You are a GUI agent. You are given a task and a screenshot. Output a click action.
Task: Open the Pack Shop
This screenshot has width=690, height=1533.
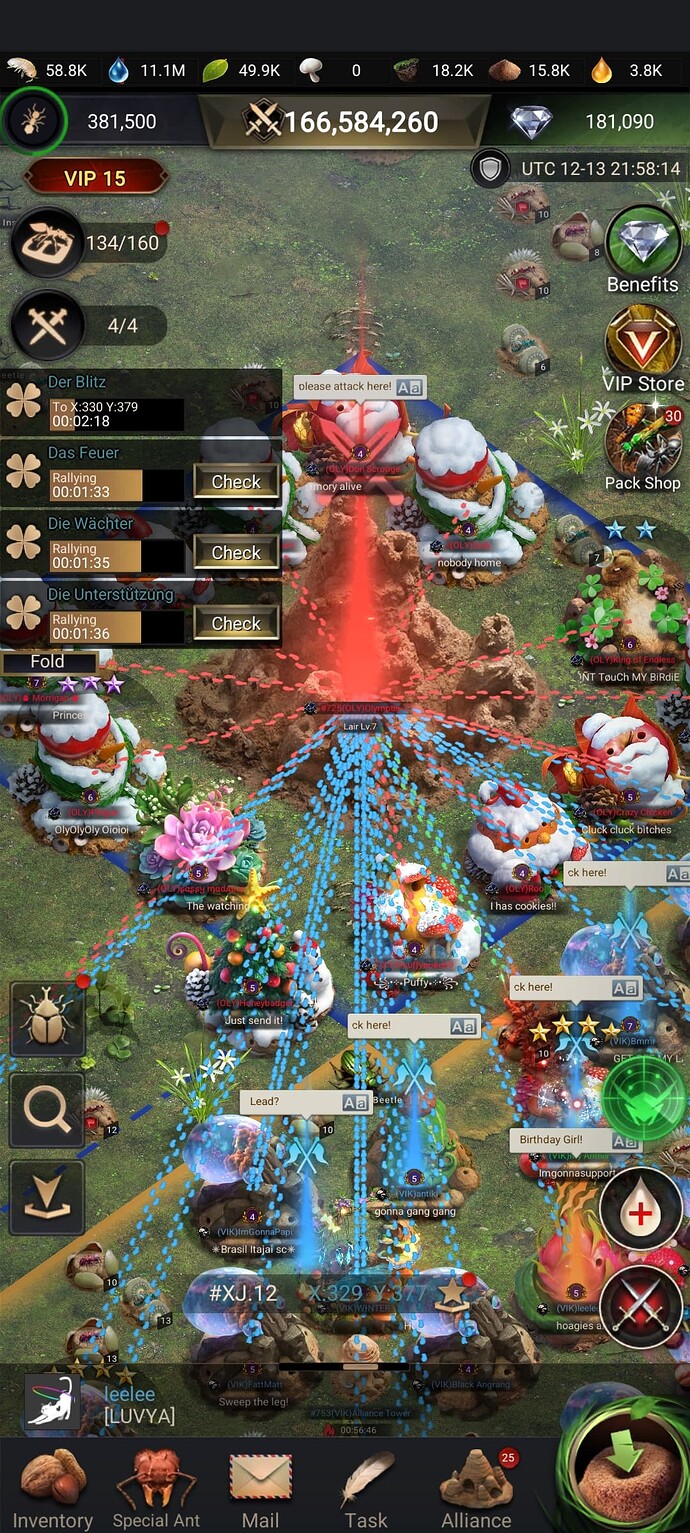[x=643, y=445]
